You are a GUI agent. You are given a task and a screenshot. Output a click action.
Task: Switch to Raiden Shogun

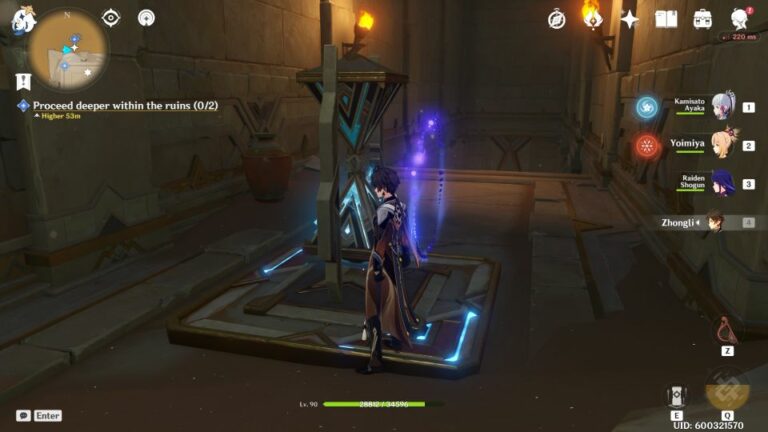click(x=720, y=183)
